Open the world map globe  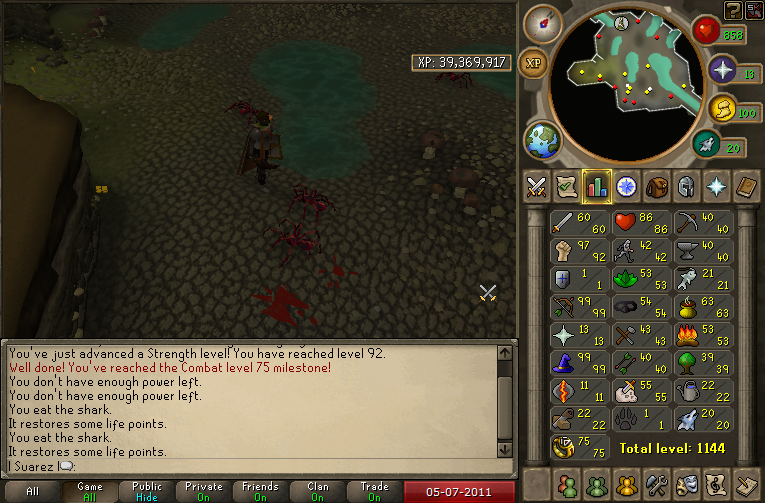542,139
